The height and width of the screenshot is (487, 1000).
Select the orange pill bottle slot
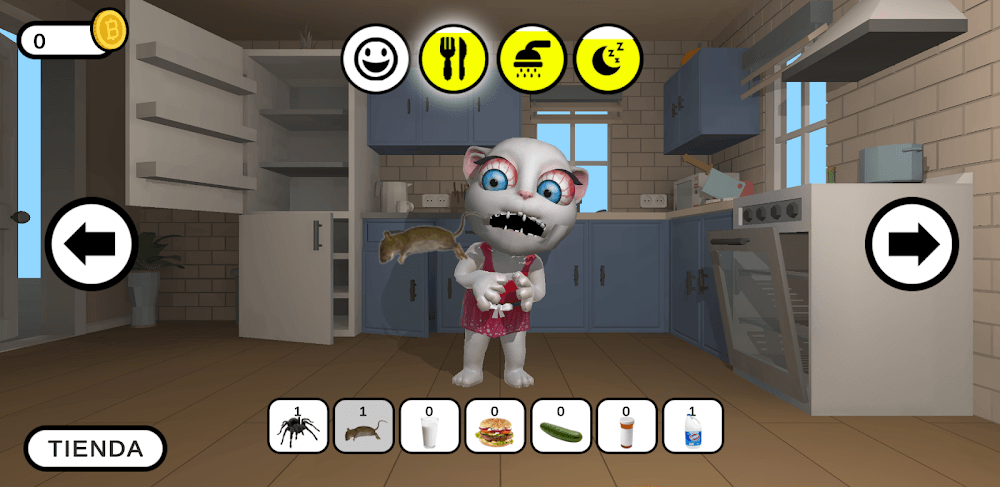coord(626,426)
